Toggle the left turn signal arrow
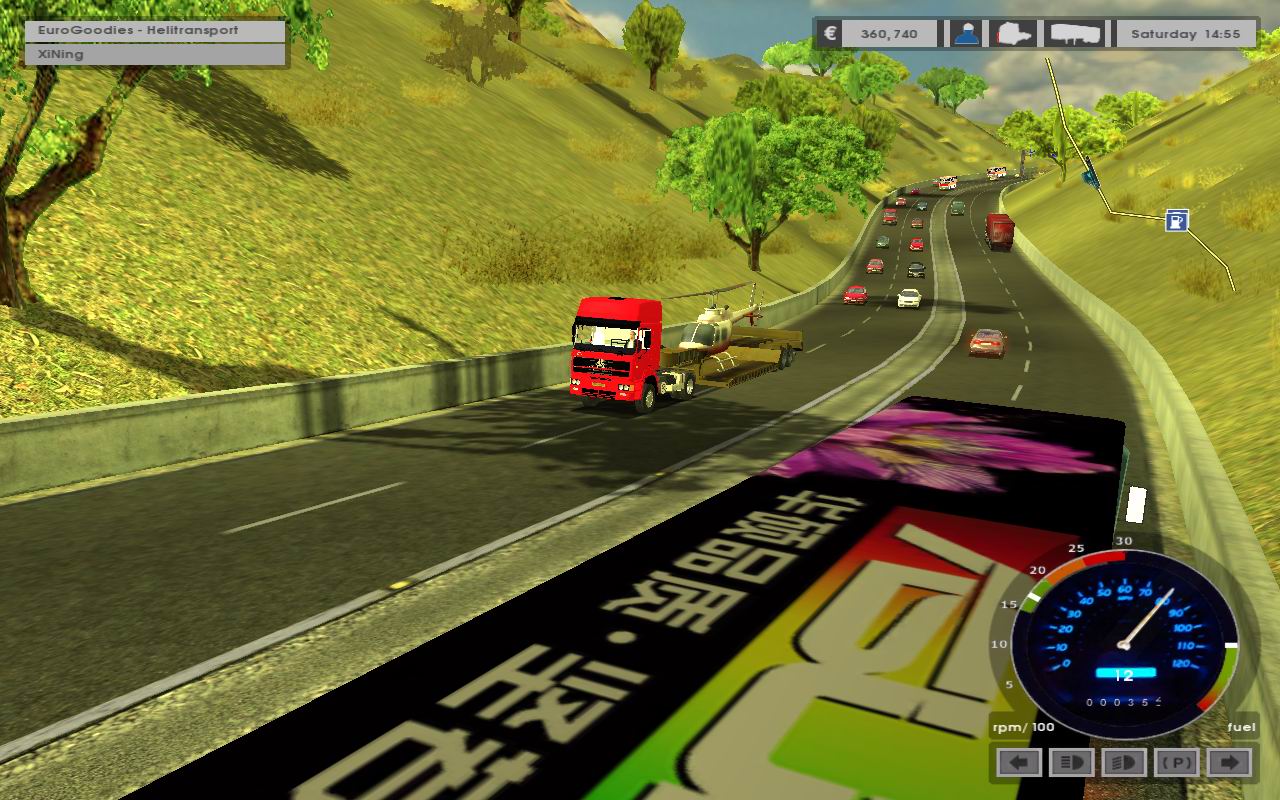 coord(1019,763)
